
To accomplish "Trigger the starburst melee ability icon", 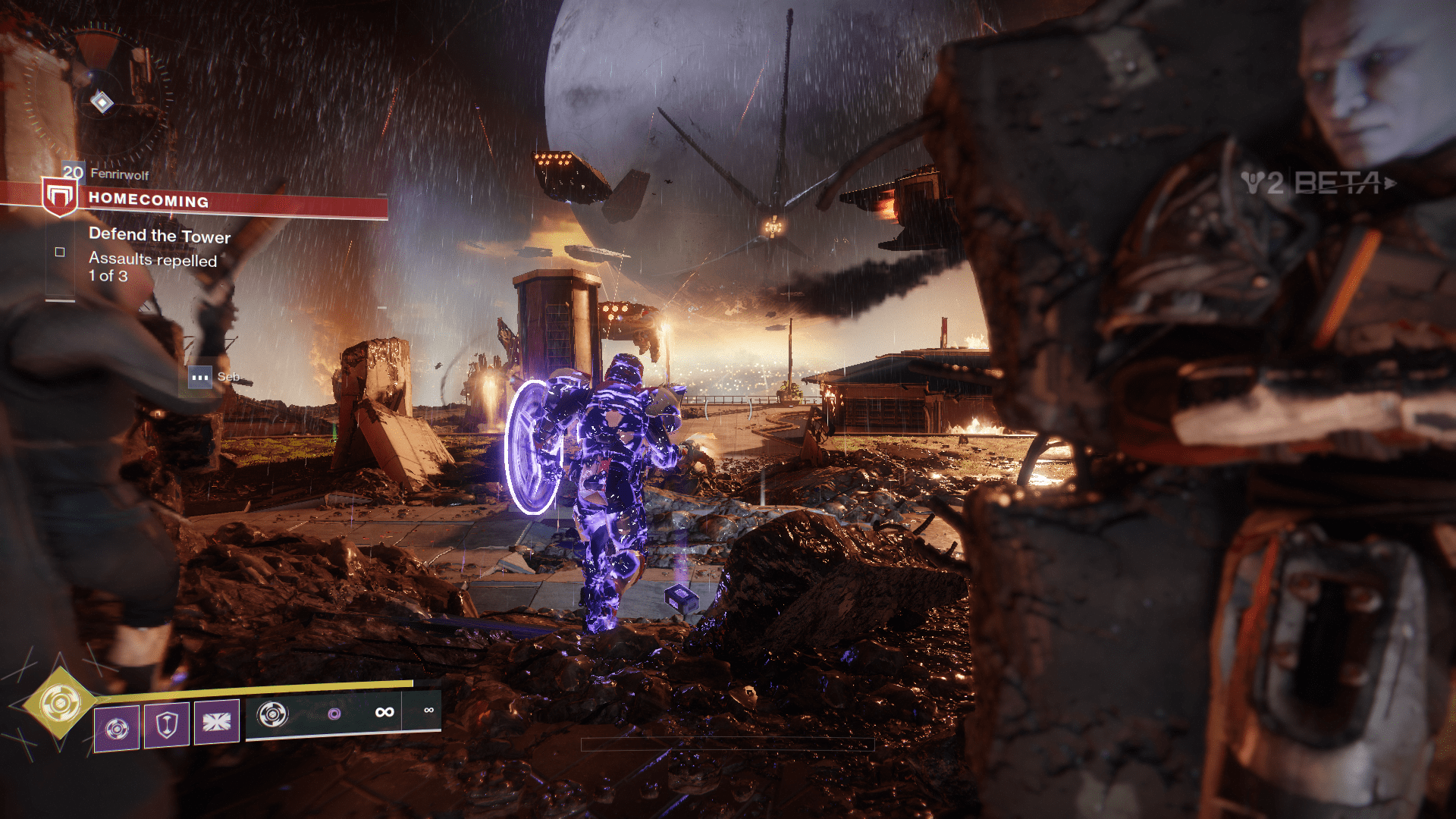I will click(x=217, y=722).
